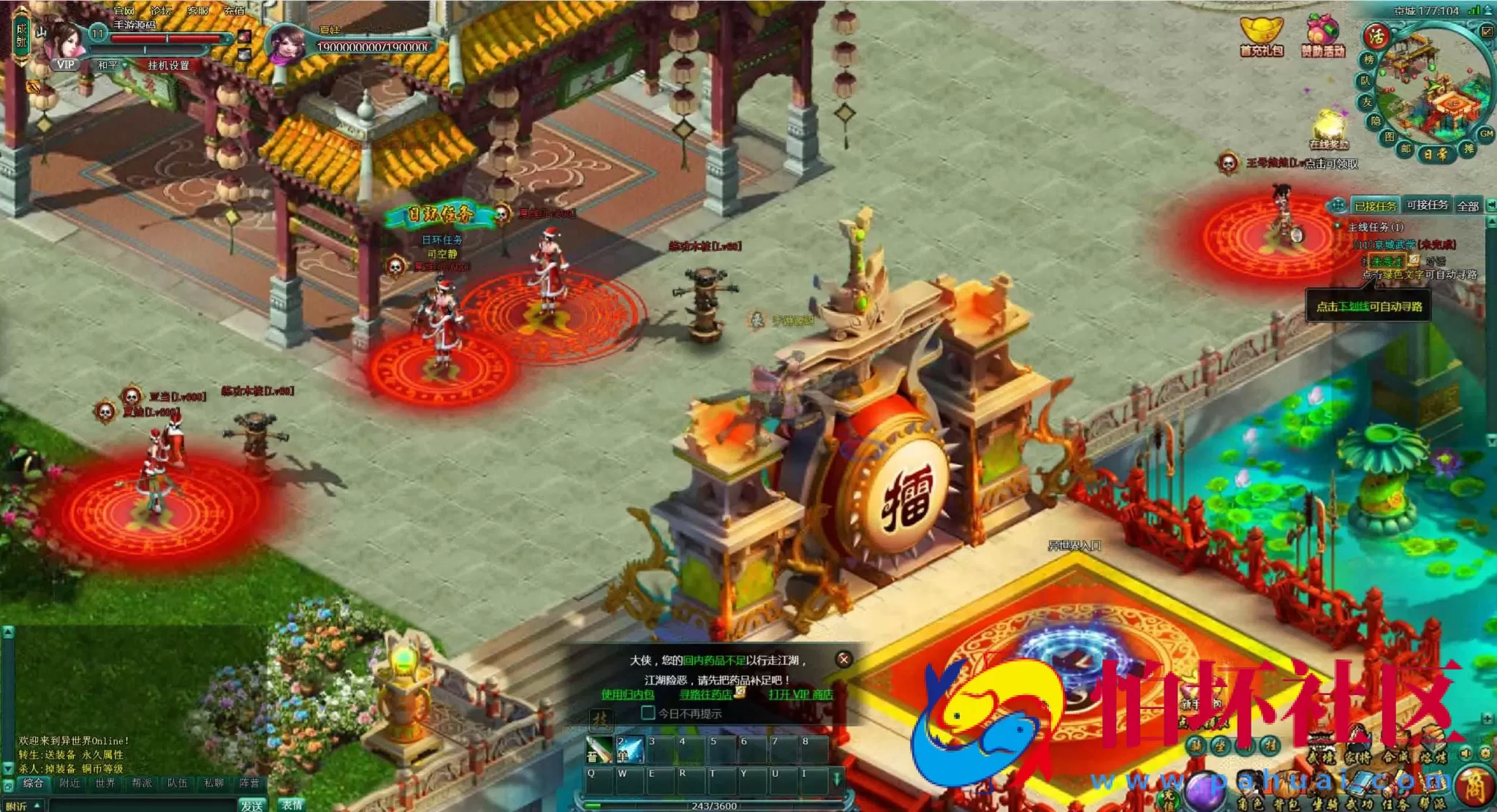Viewport: 1497px width, 812px height.
Task: Open the 日常 daily button below minimap
Action: (x=1435, y=154)
